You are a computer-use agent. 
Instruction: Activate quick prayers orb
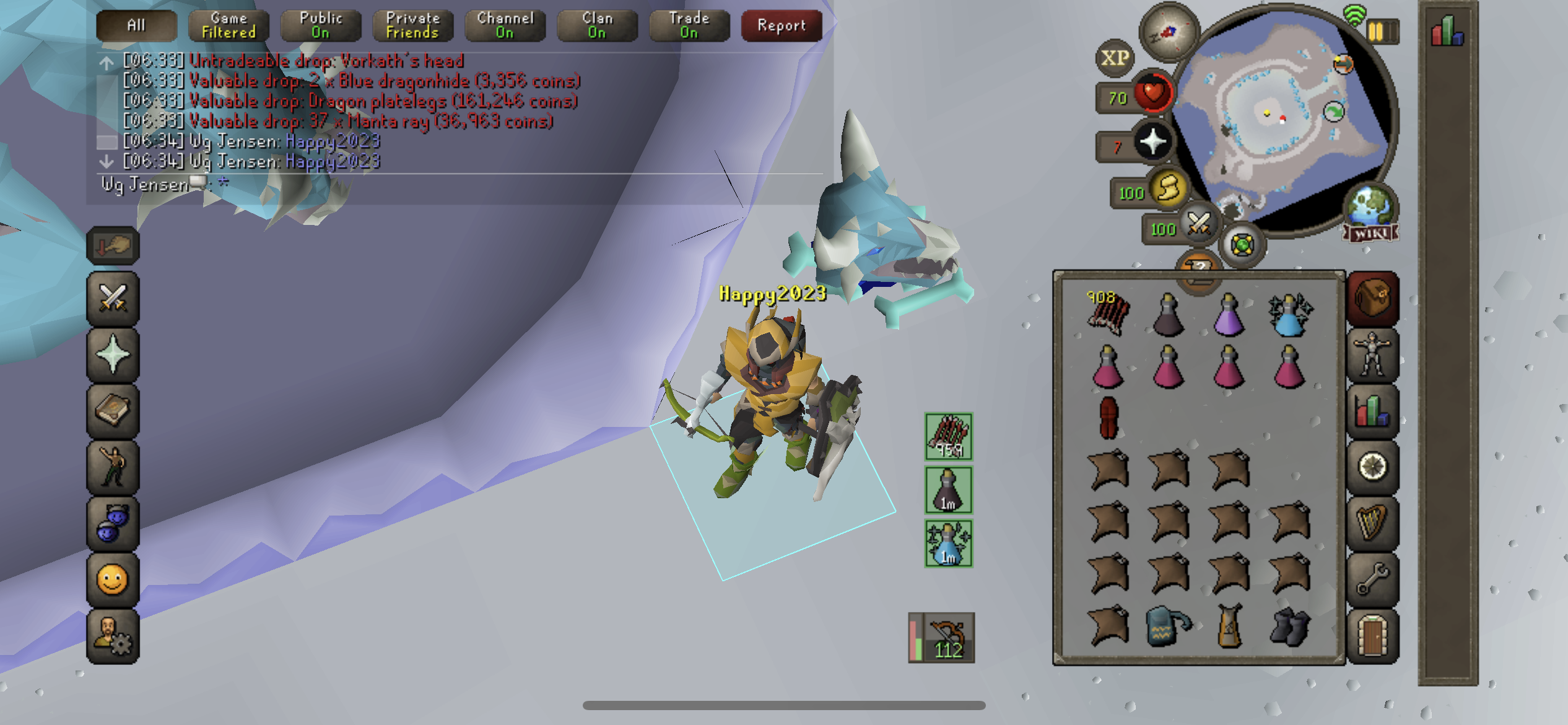[x=1153, y=143]
